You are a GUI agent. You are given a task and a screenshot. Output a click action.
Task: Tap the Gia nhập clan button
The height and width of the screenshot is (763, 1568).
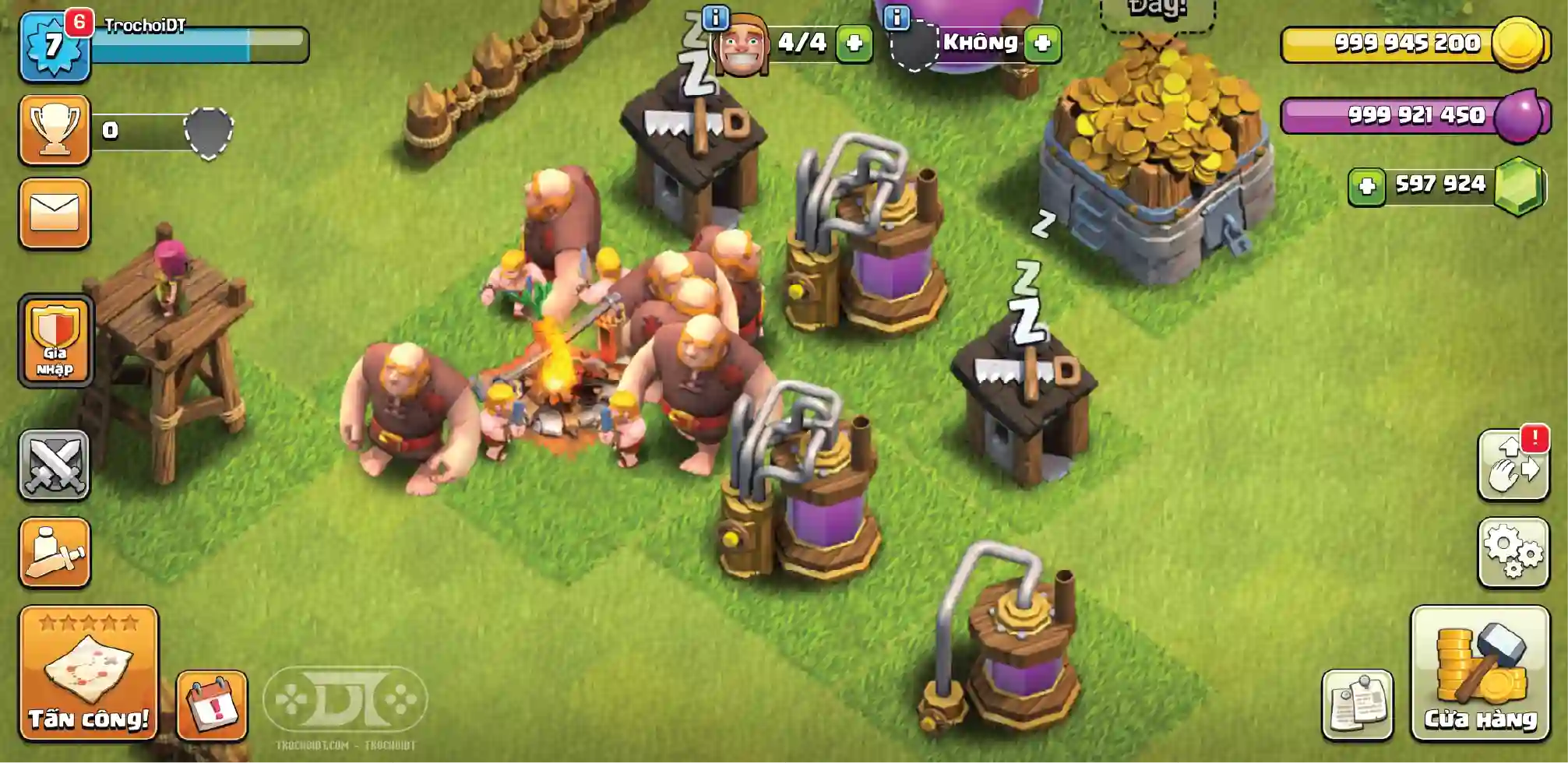click(x=55, y=340)
